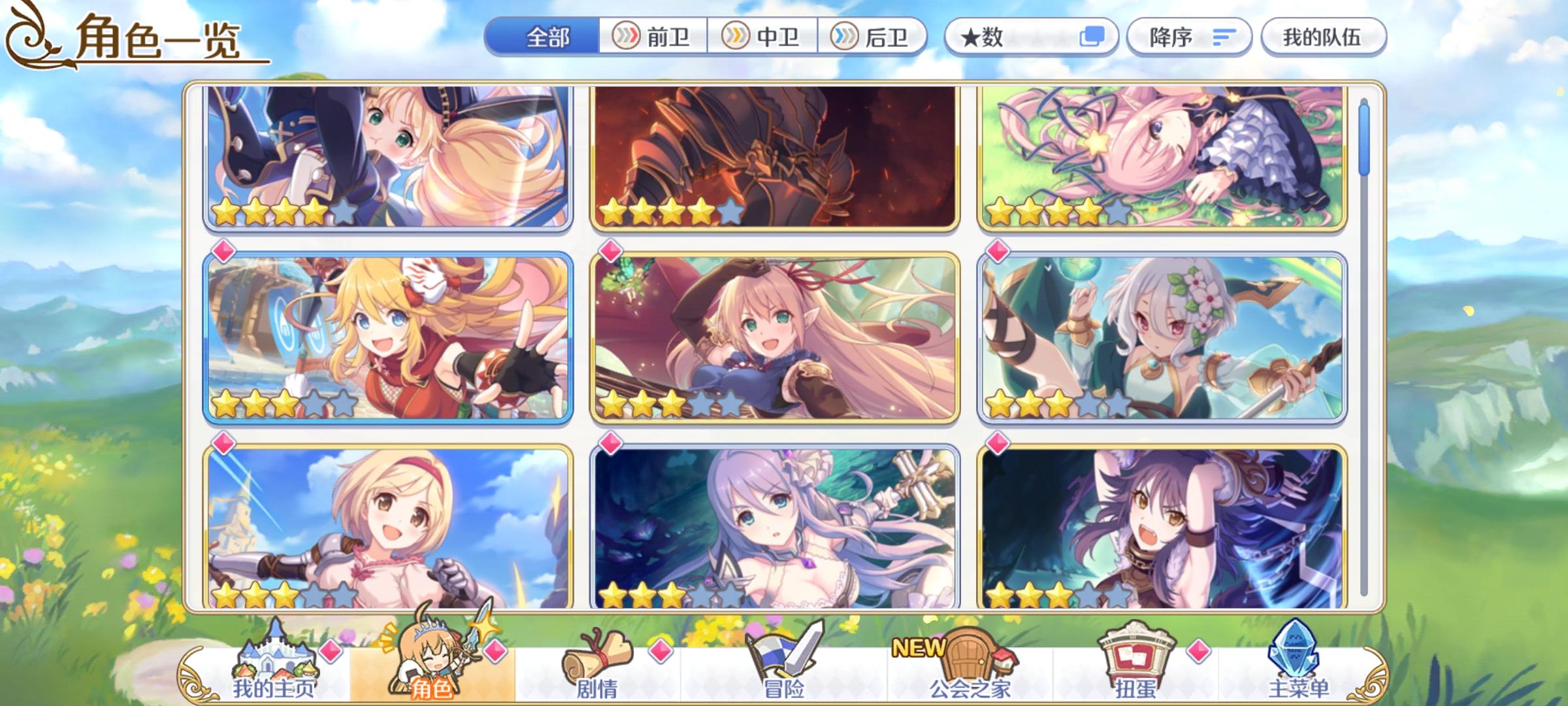The width and height of the screenshot is (1568, 706).
Task: Change sort order via 降序 control
Action: coord(1189,37)
